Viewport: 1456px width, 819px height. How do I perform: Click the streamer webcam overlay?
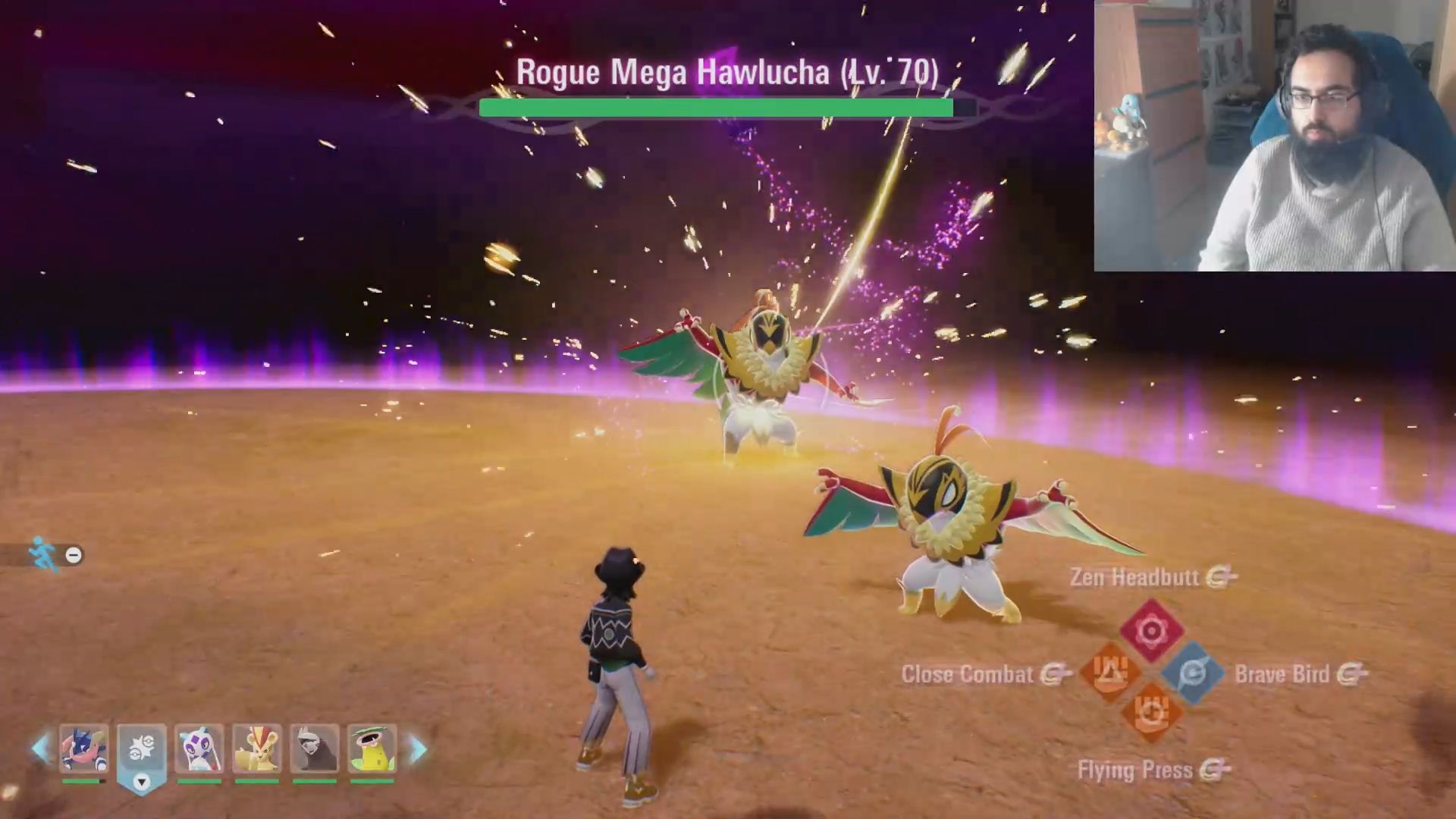coord(1274,135)
